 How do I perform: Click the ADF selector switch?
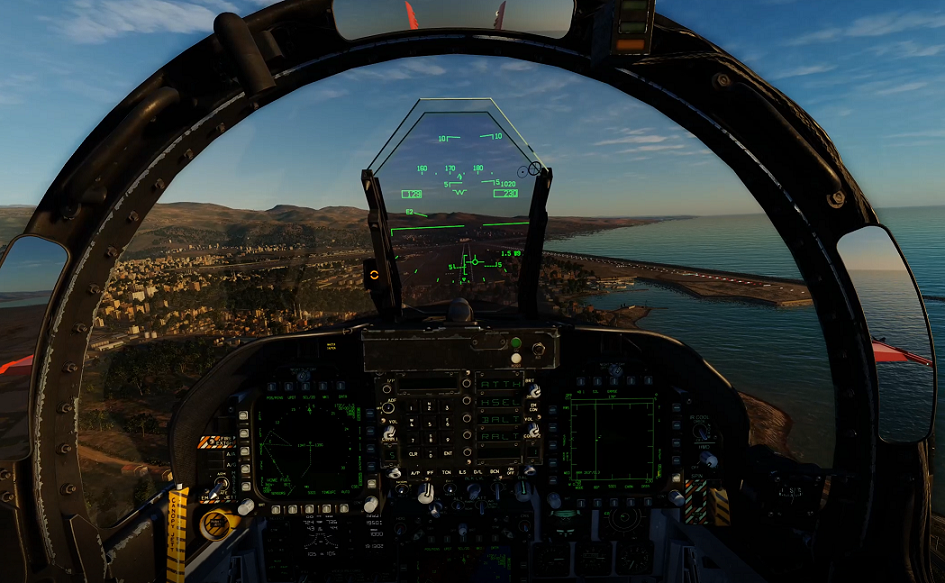coord(388,408)
